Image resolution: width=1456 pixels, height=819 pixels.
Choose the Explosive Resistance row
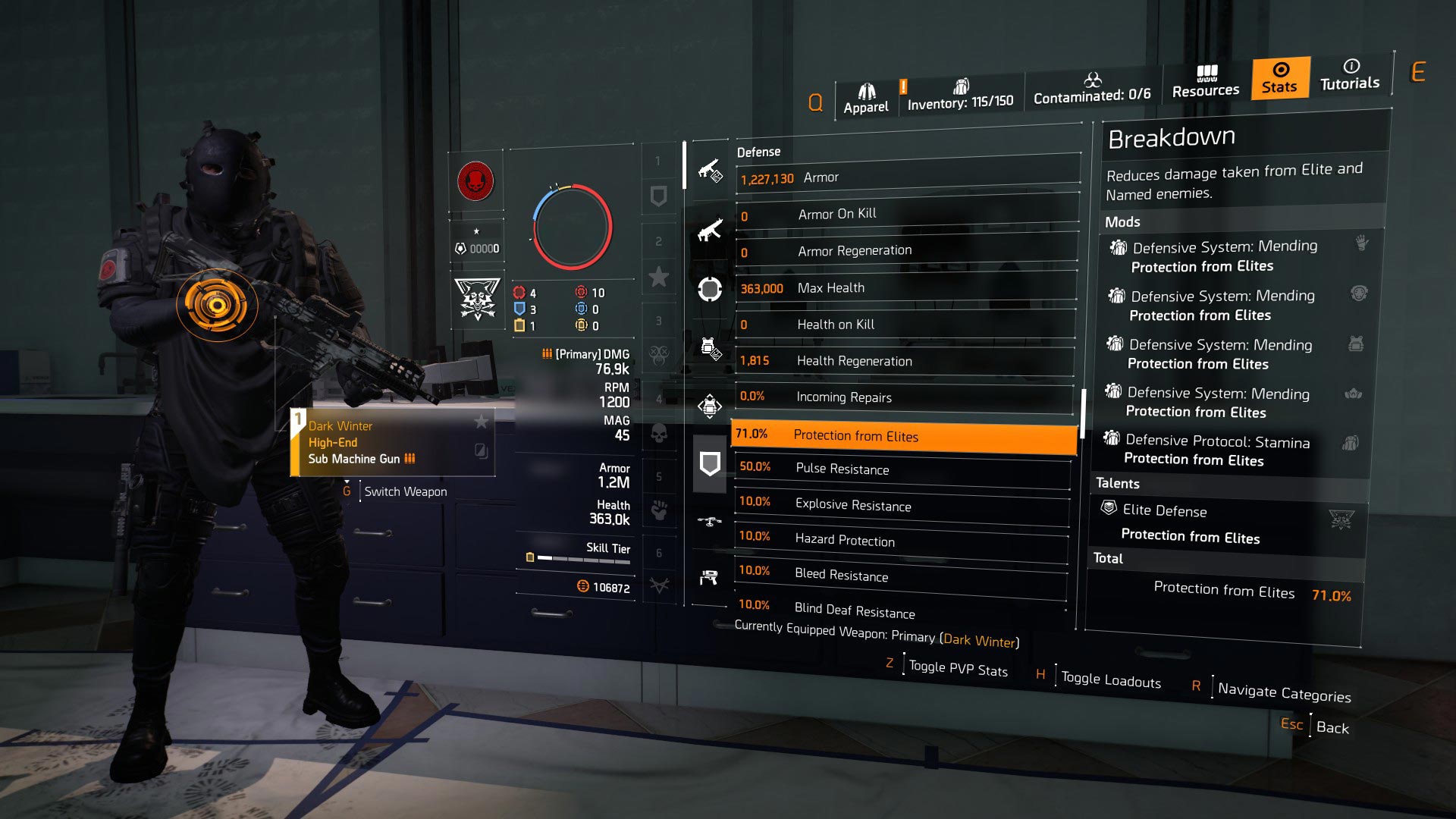pos(901,505)
